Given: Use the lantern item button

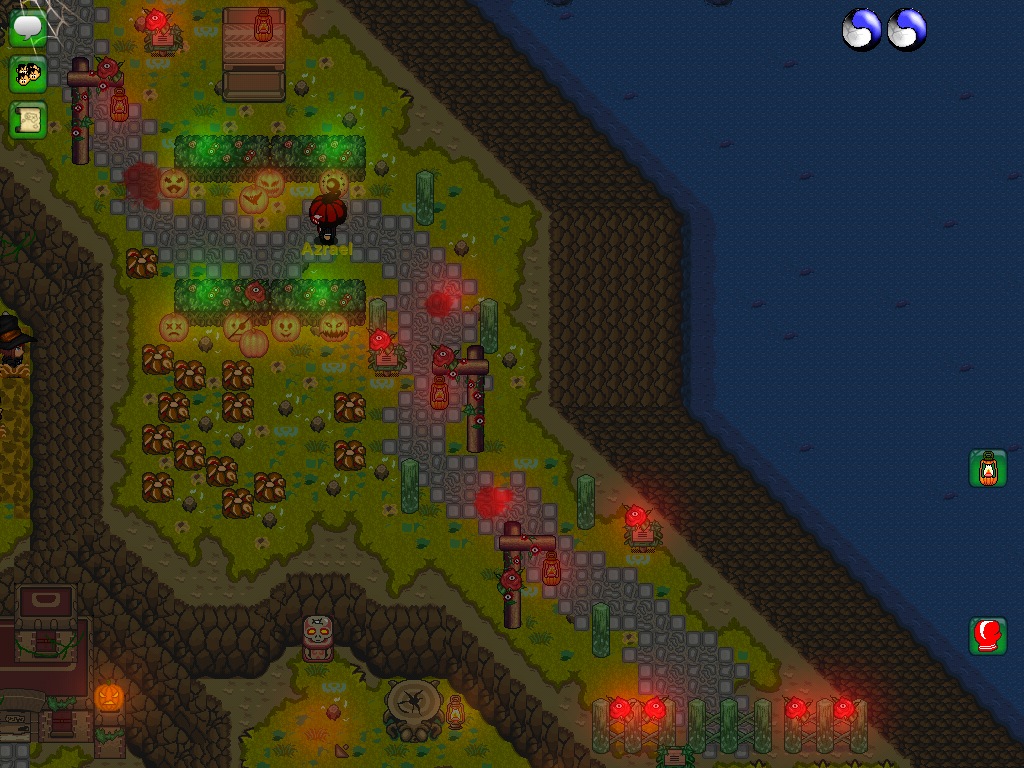Looking at the screenshot, I should pyautogui.click(x=988, y=468).
